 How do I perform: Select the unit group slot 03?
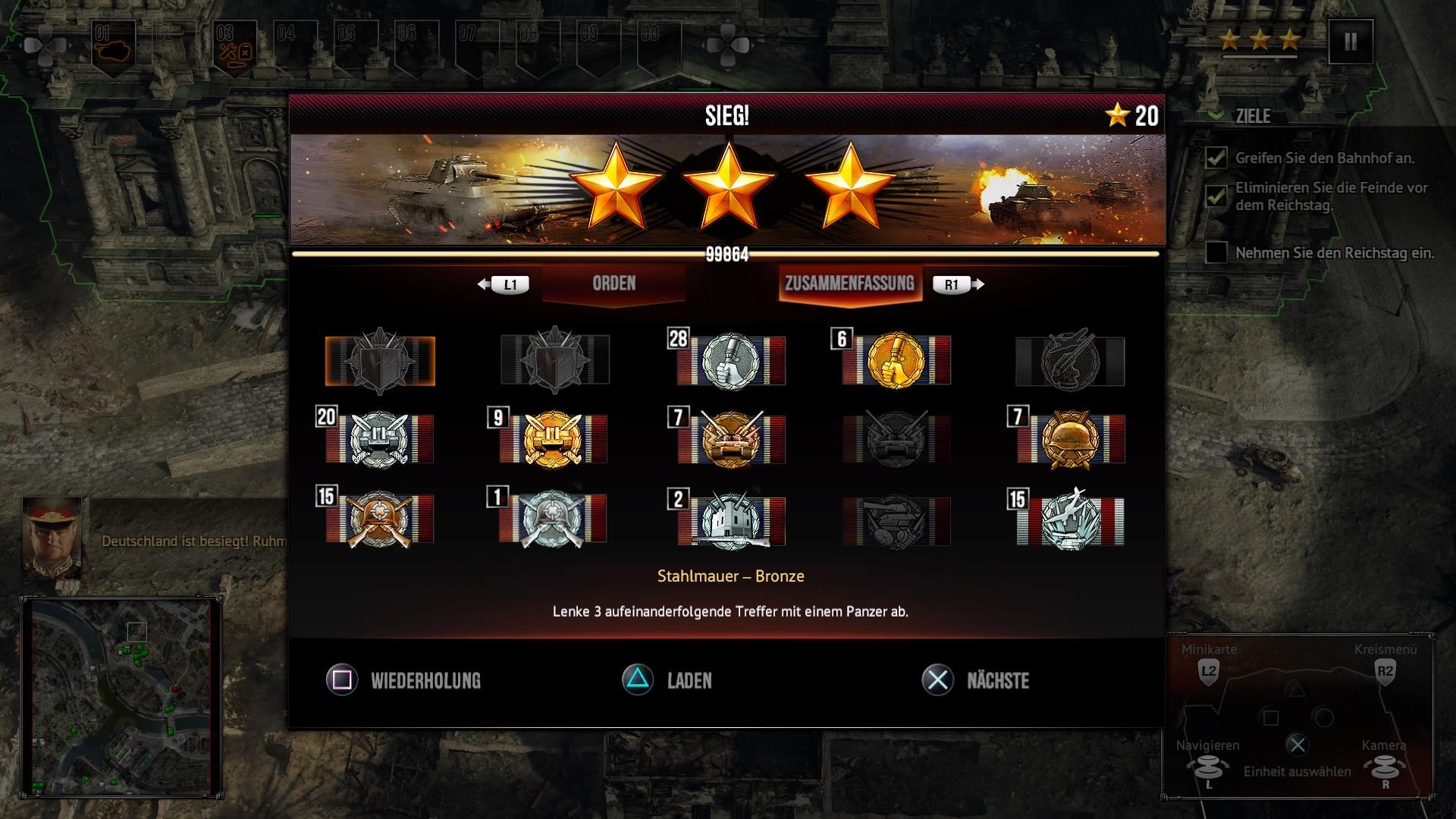234,47
